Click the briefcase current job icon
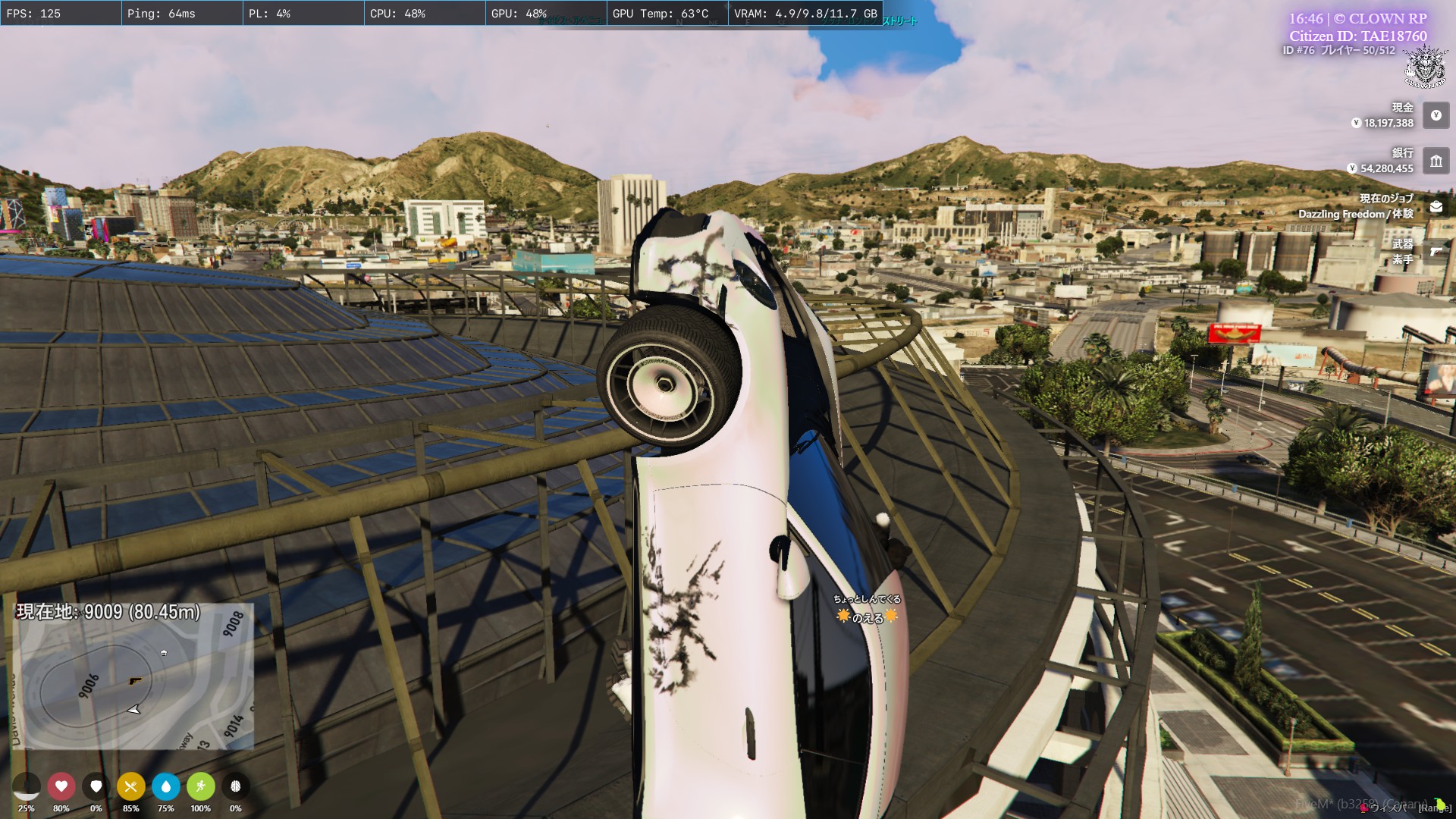The image size is (1456, 819). [1436, 206]
